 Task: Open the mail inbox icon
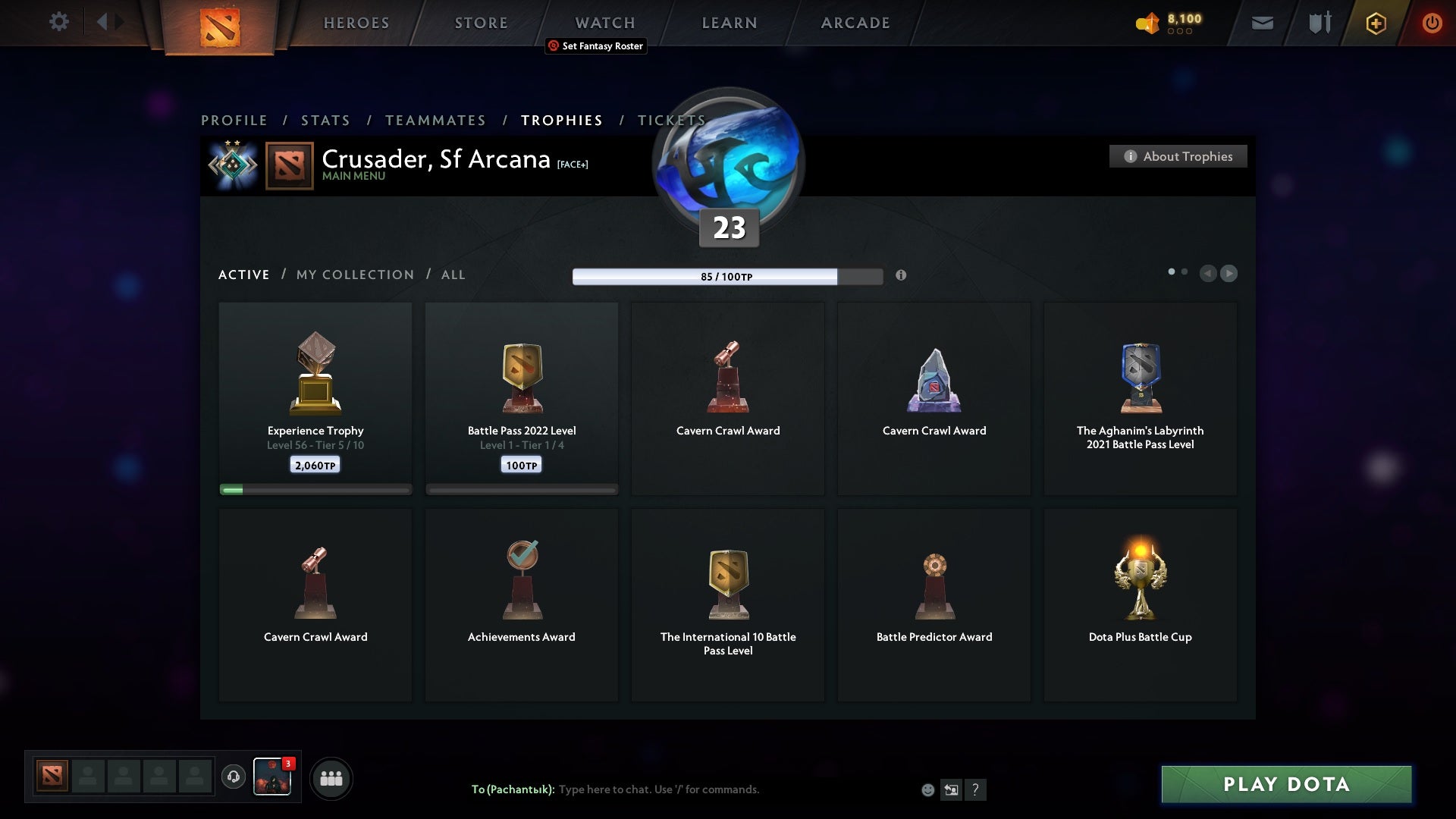[1263, 23]
